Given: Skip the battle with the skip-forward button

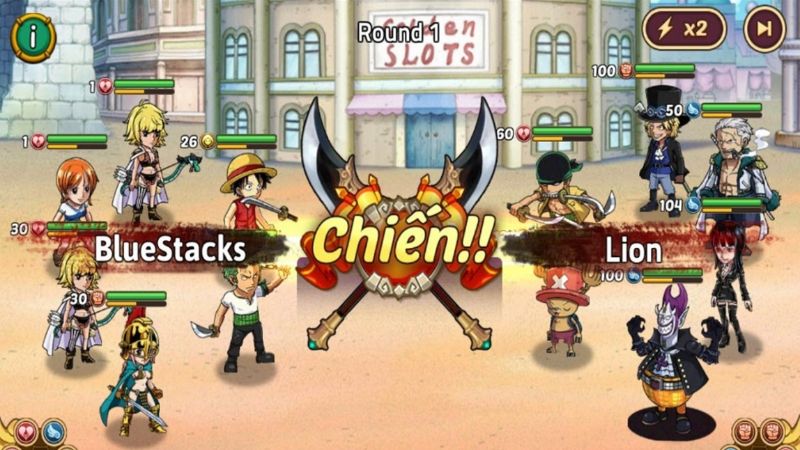Looking at the screenshot, I should [765, 29].
